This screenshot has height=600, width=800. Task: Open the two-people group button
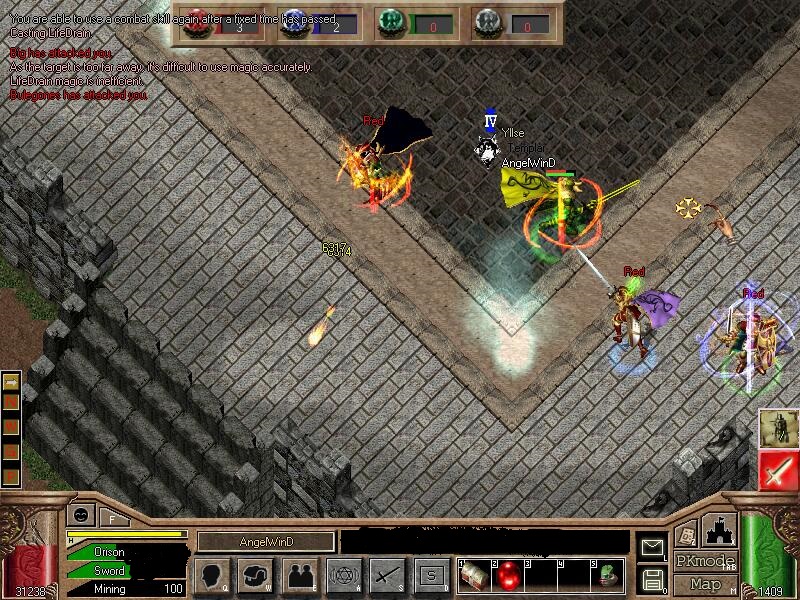point(299,575)
